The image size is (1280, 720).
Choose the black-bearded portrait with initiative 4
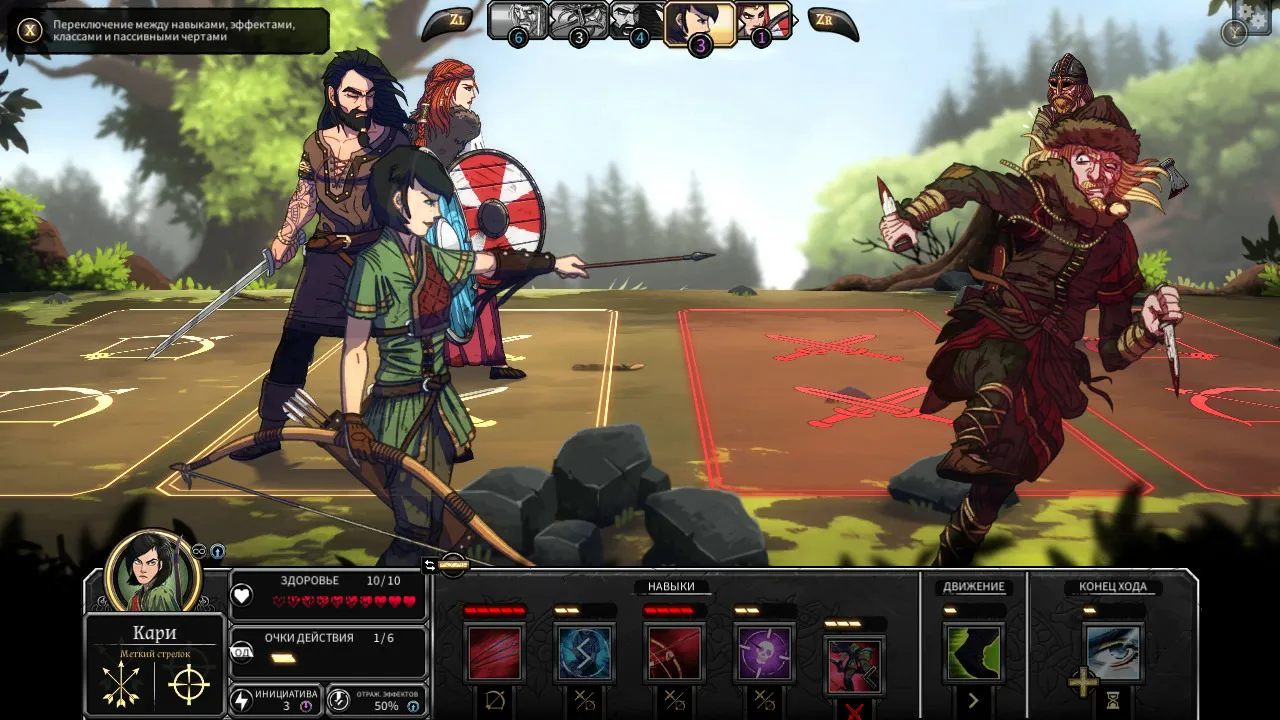click(x=638, y=21)
